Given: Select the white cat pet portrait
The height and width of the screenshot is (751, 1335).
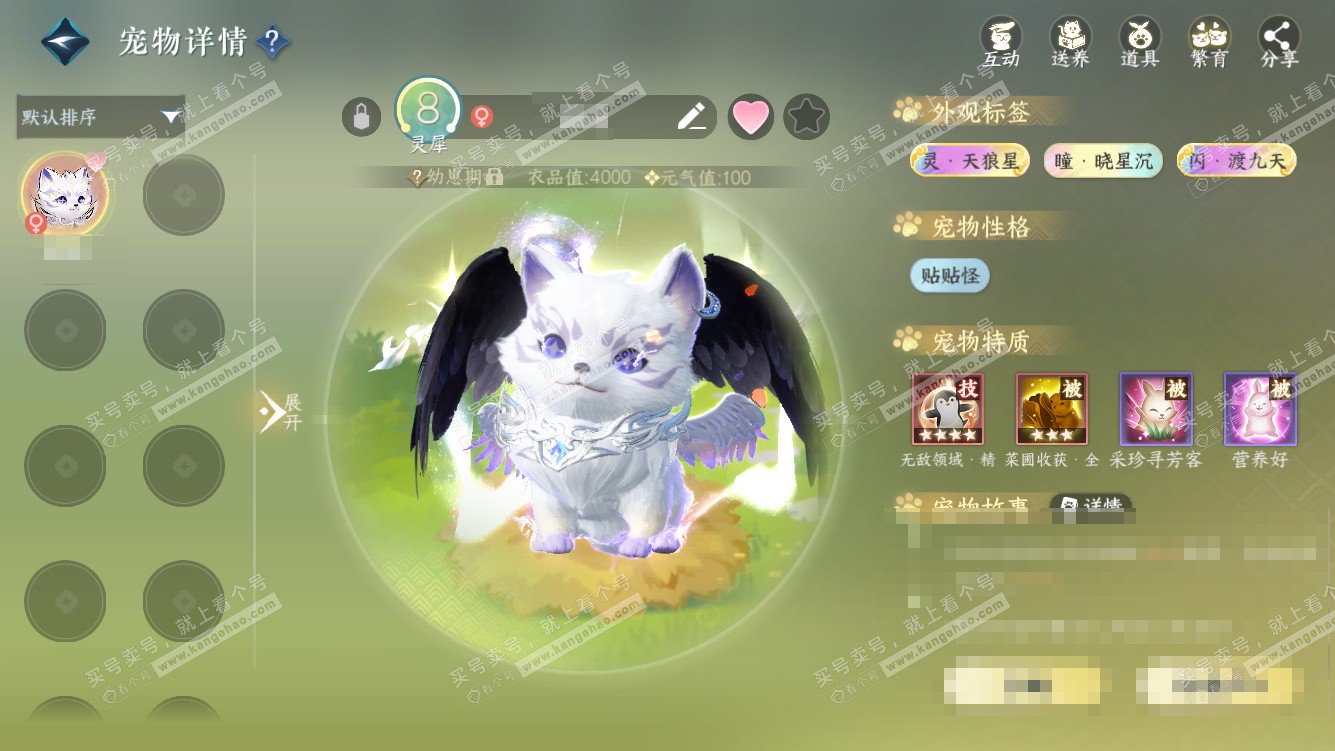Looking at the screenshot, I should click(65, 194).
